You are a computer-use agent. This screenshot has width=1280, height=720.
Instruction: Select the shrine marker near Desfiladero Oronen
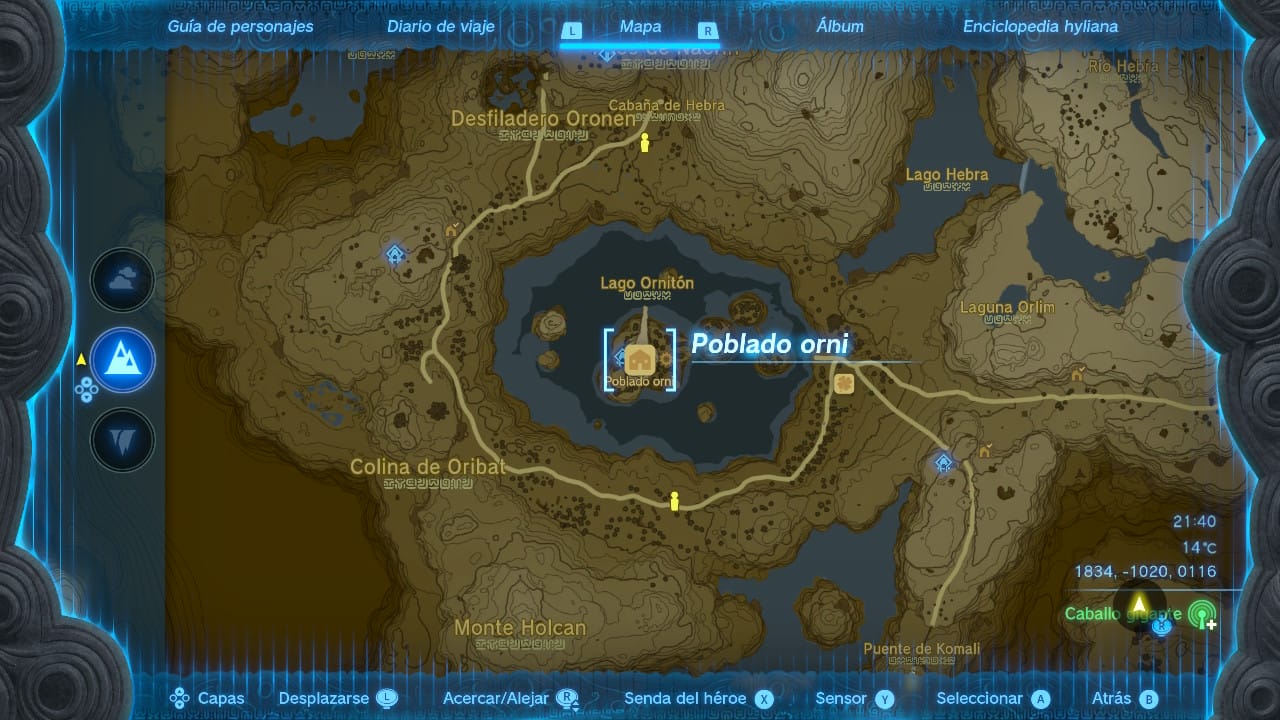pos(396,254)
